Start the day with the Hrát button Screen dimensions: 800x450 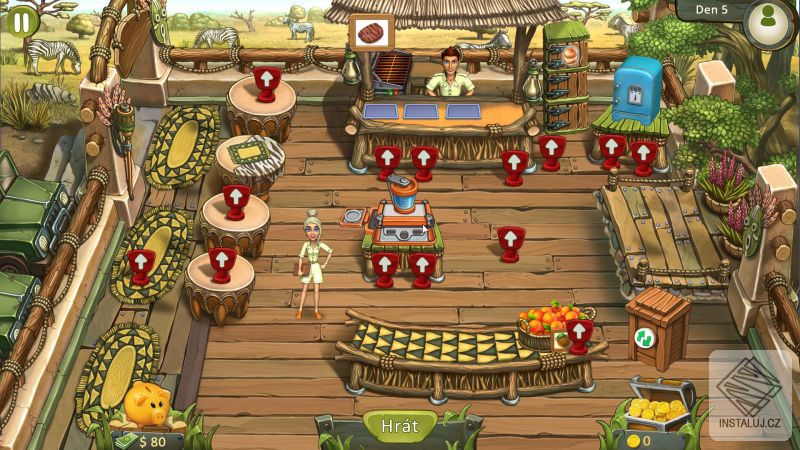click(399, 425)
